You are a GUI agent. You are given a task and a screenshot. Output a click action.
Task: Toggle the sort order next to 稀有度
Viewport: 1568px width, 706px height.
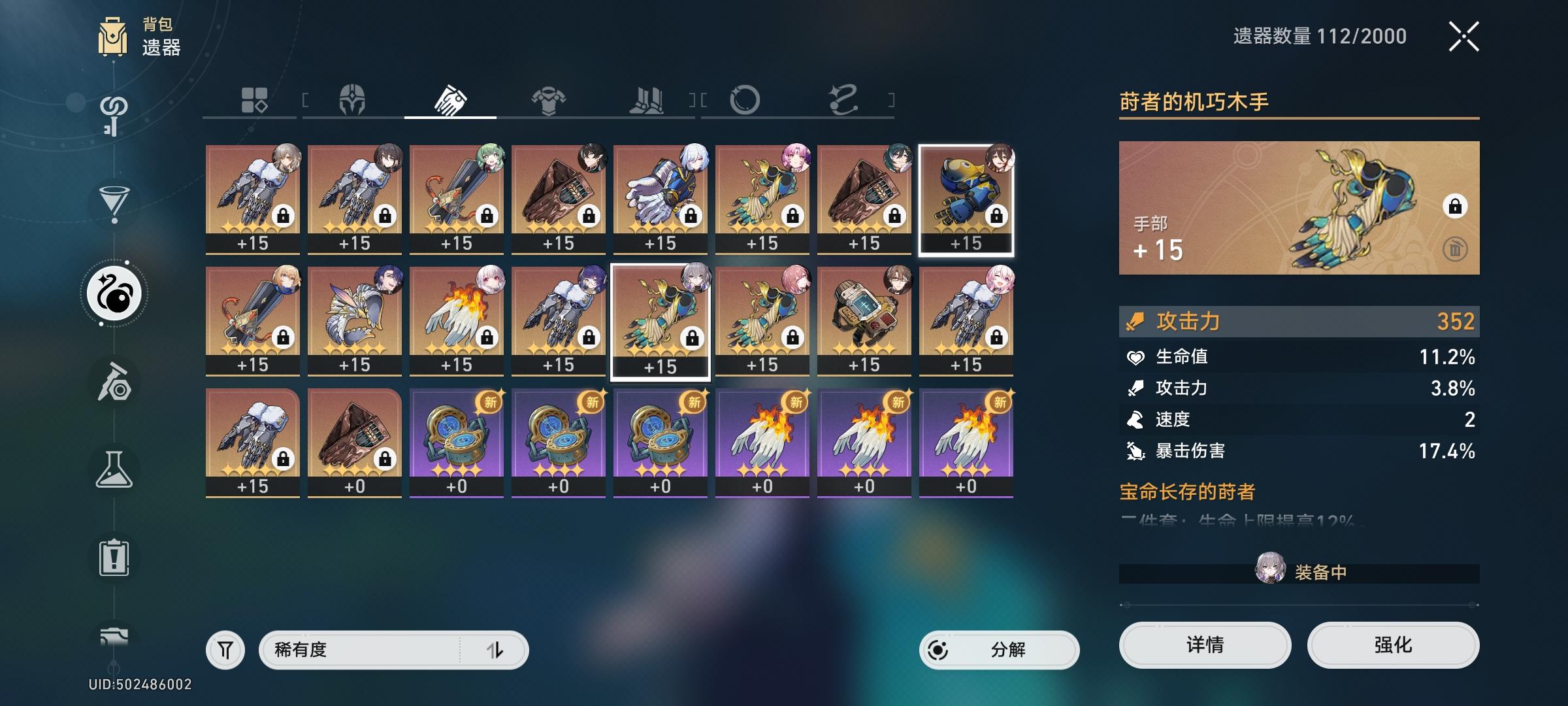click(x=497, y=649)
